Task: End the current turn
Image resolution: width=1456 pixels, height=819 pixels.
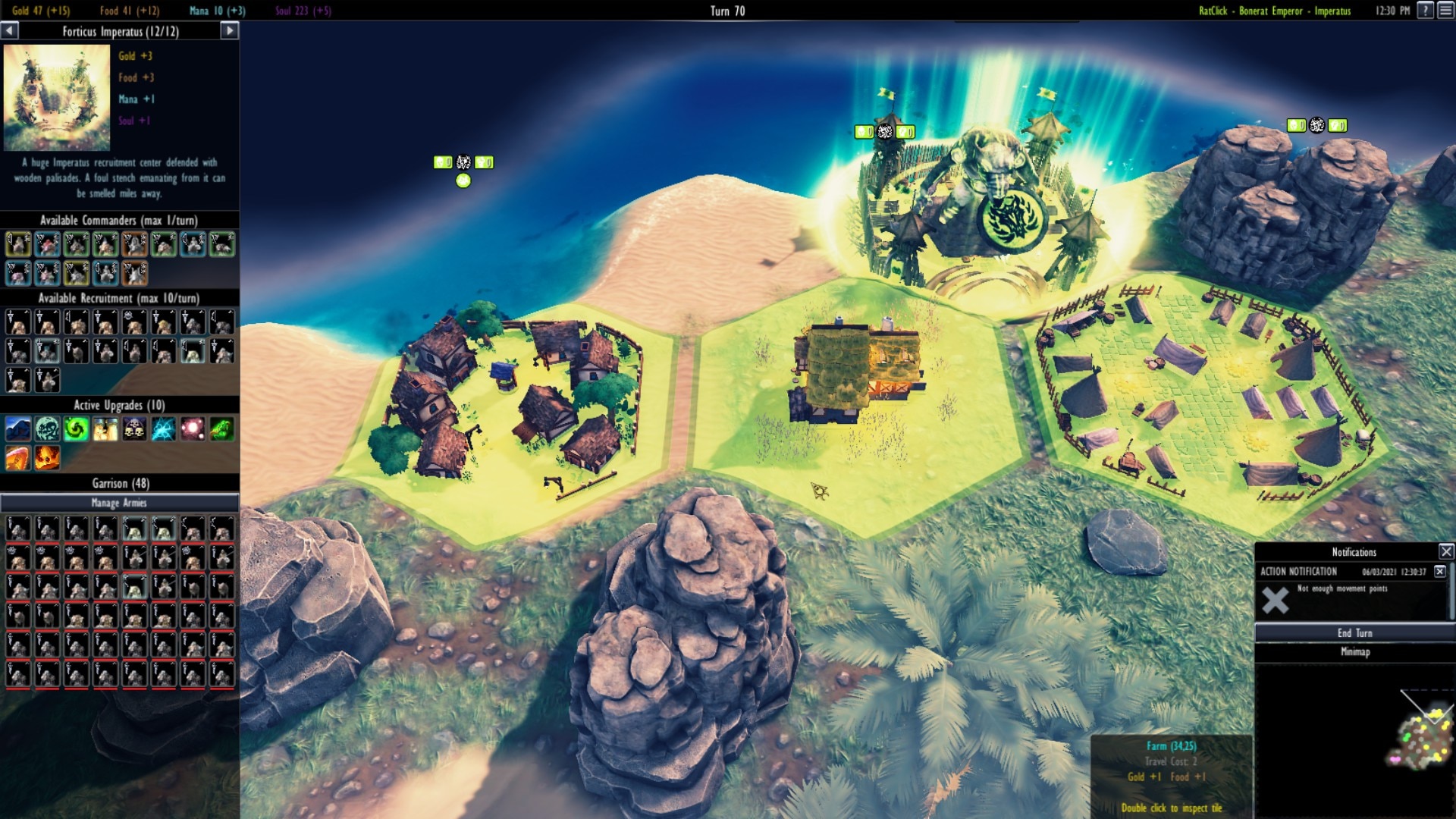Action: pyautogui.click(x=1354, y=632)
